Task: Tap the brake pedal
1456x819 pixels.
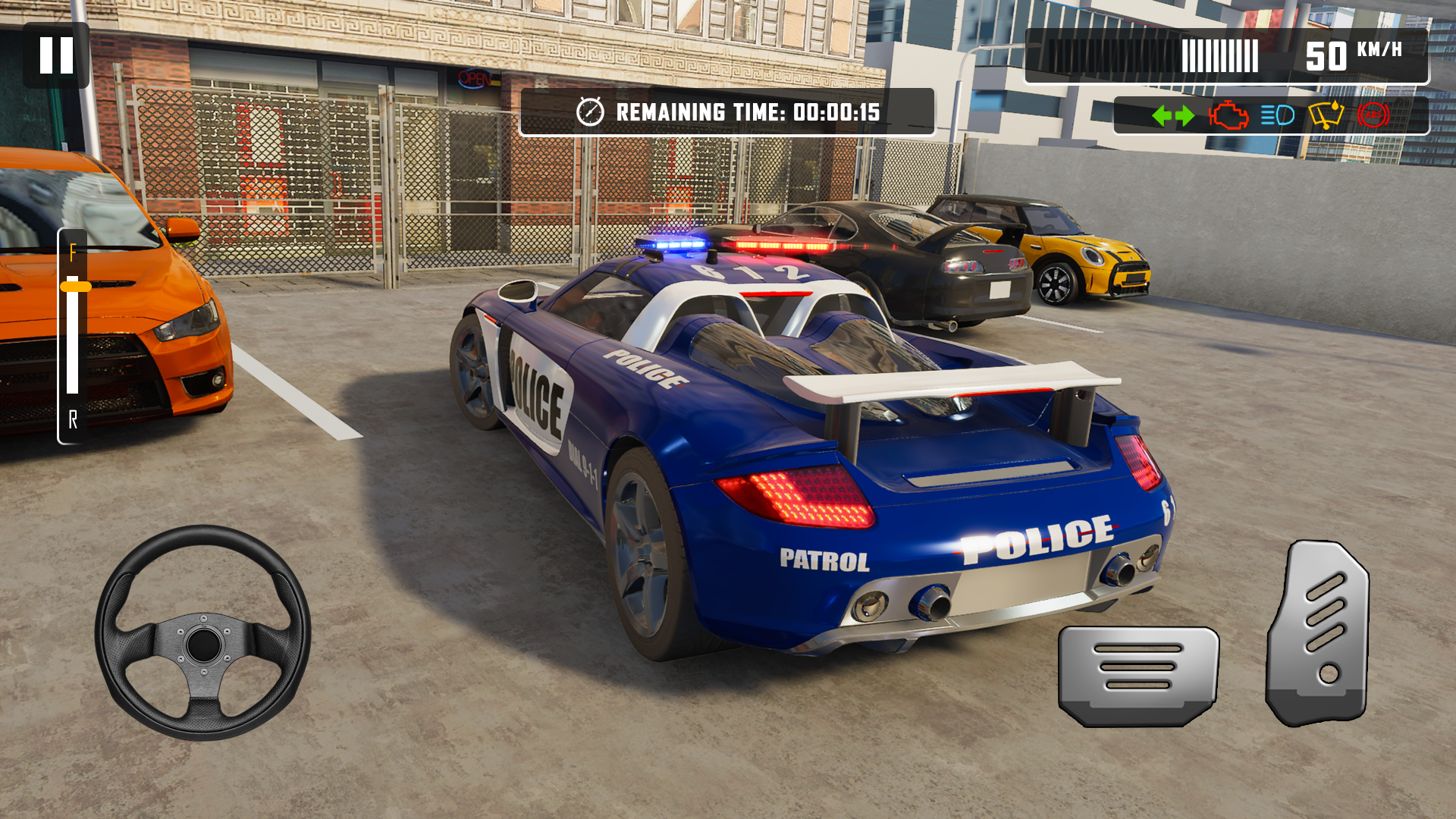Action: pyautogui.click(x=1138, y=674)
